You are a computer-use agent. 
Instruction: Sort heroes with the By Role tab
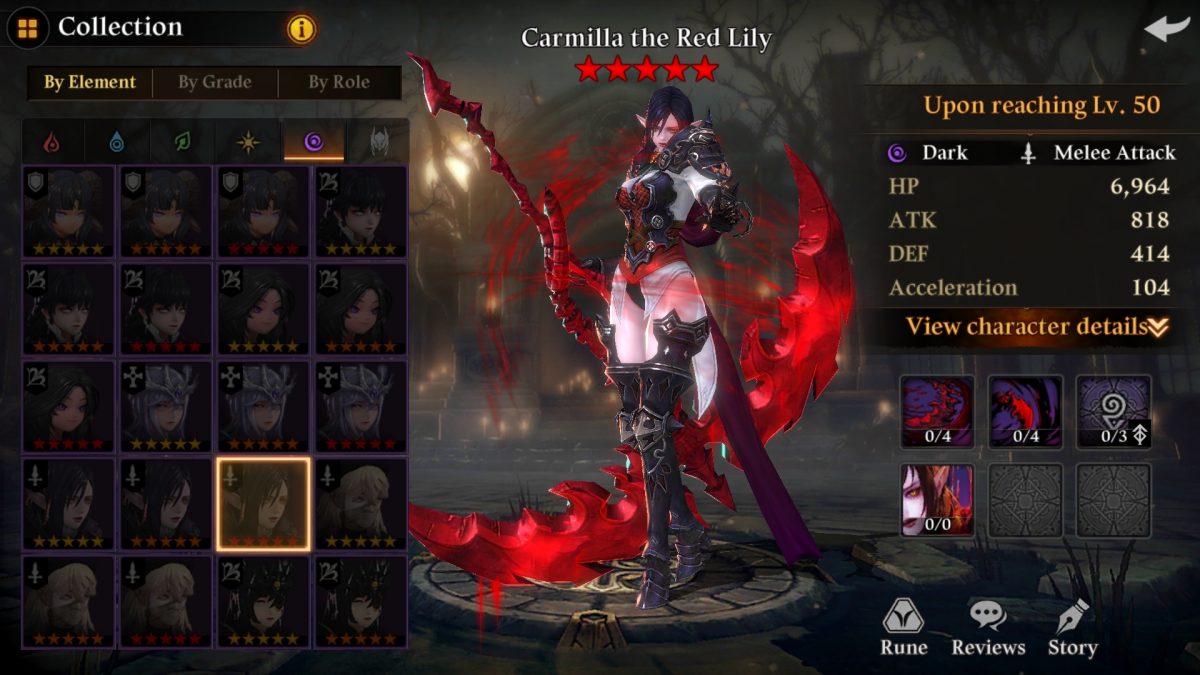tap(340, 83)
